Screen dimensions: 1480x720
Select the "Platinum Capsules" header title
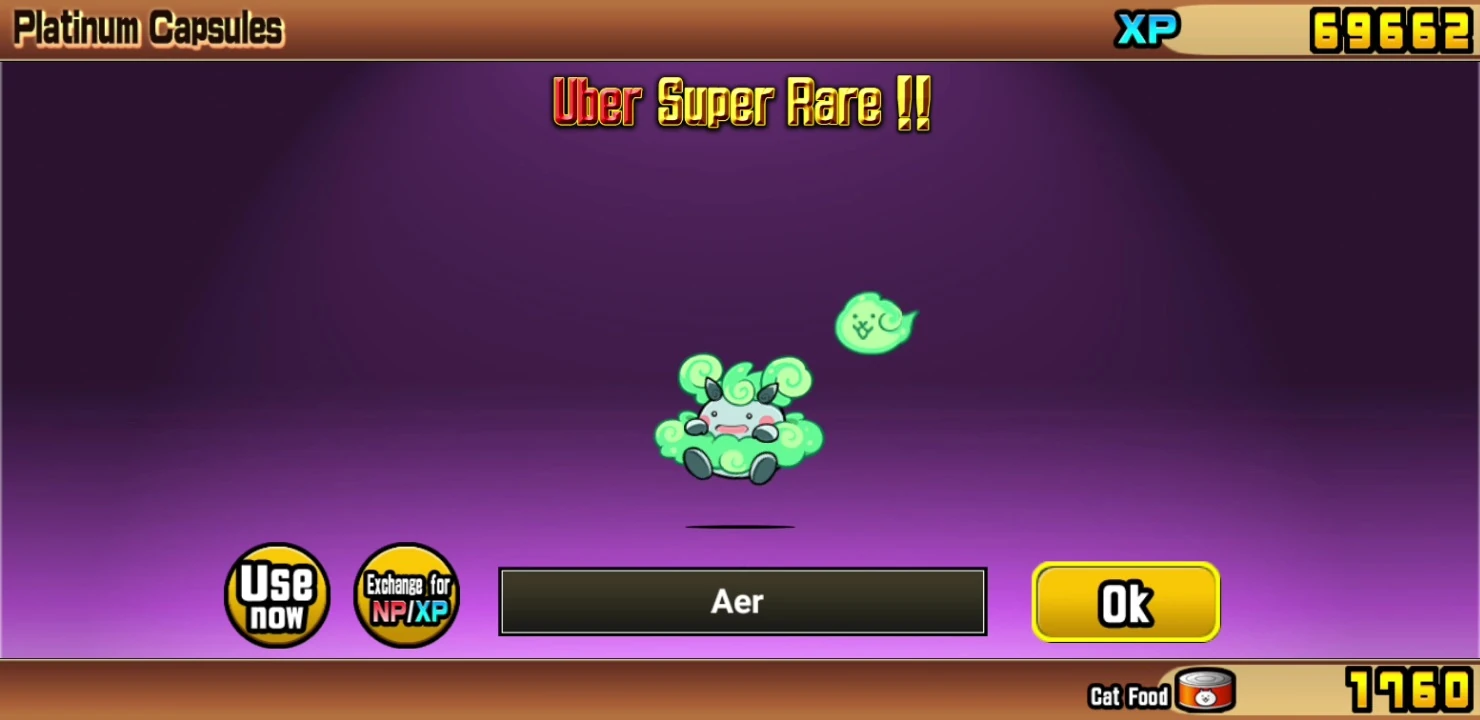coord(146,28)
